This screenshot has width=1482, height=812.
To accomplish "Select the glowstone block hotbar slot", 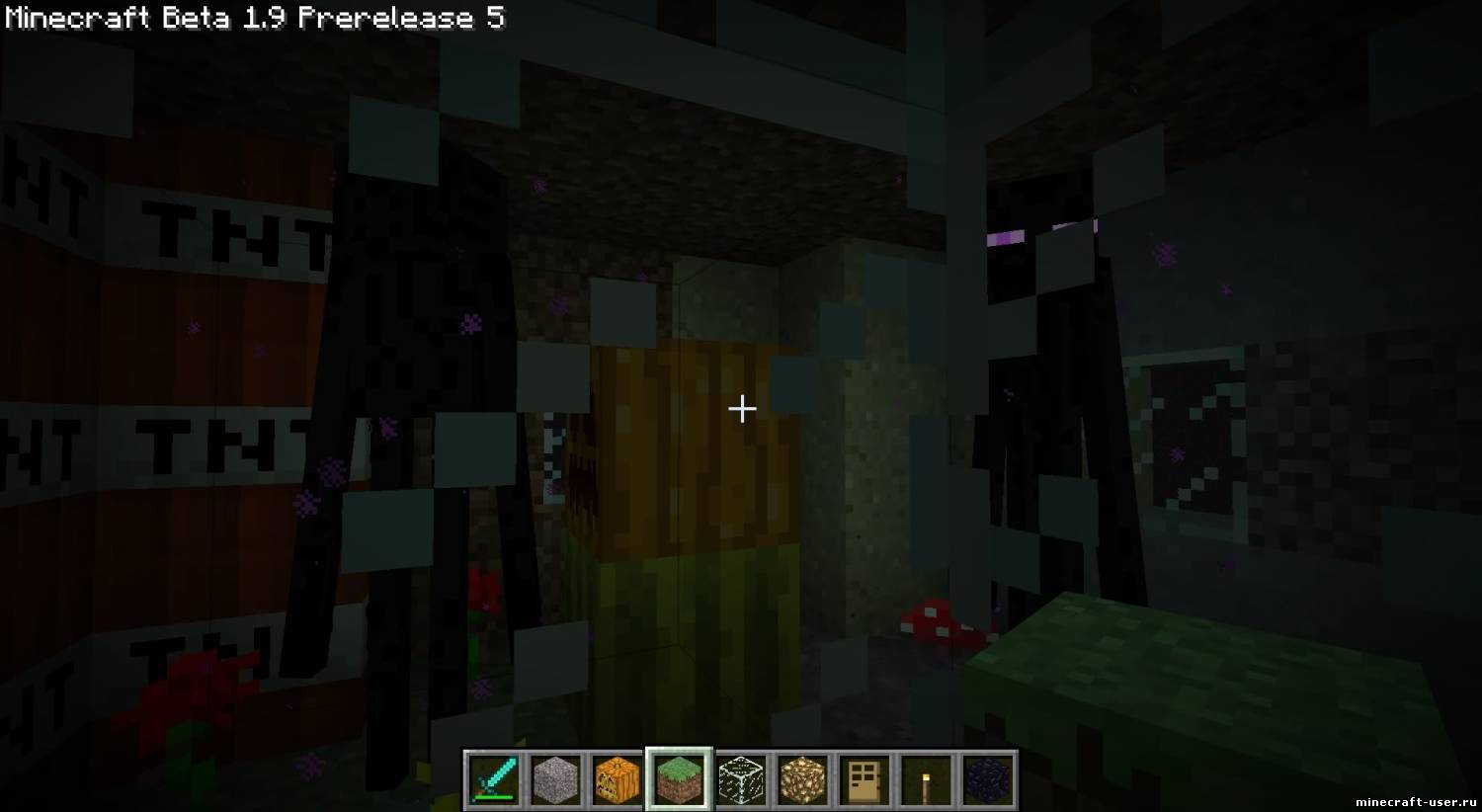I will click(x=802, y=778).
